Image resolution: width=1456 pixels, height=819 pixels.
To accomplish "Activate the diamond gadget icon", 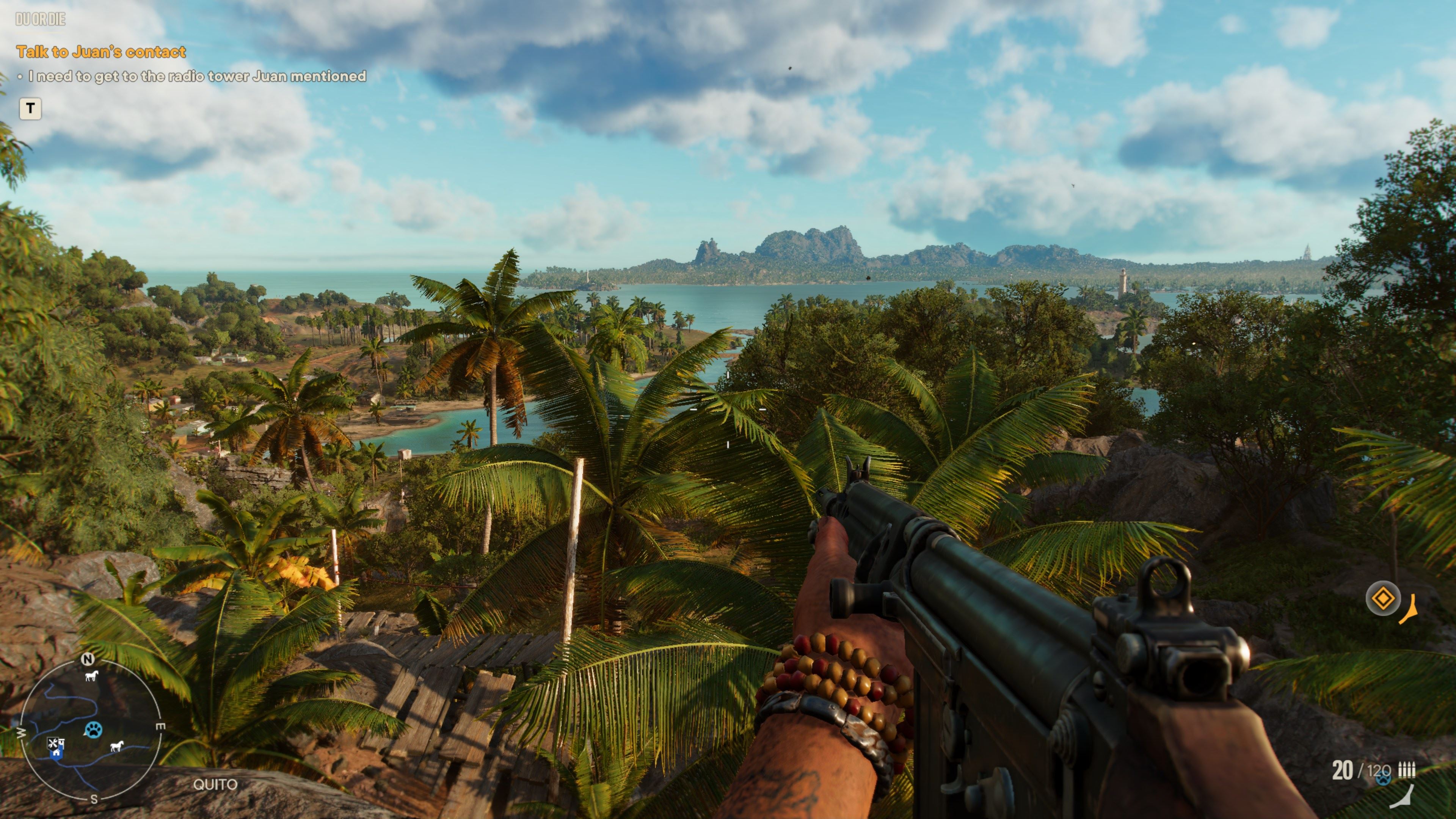I will (x=1382, y=598).
